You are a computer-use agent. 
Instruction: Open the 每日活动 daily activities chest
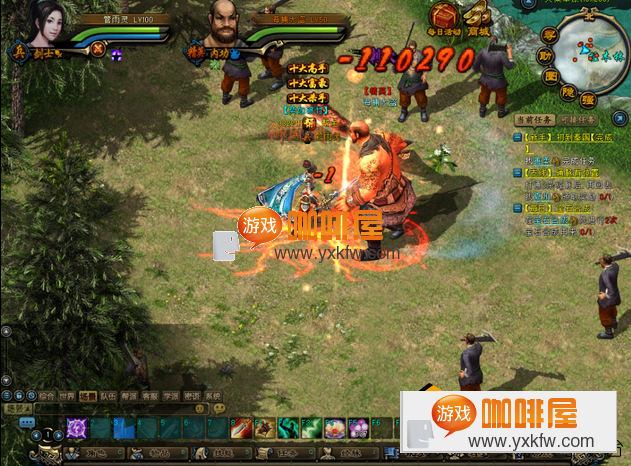coord(443,18)
